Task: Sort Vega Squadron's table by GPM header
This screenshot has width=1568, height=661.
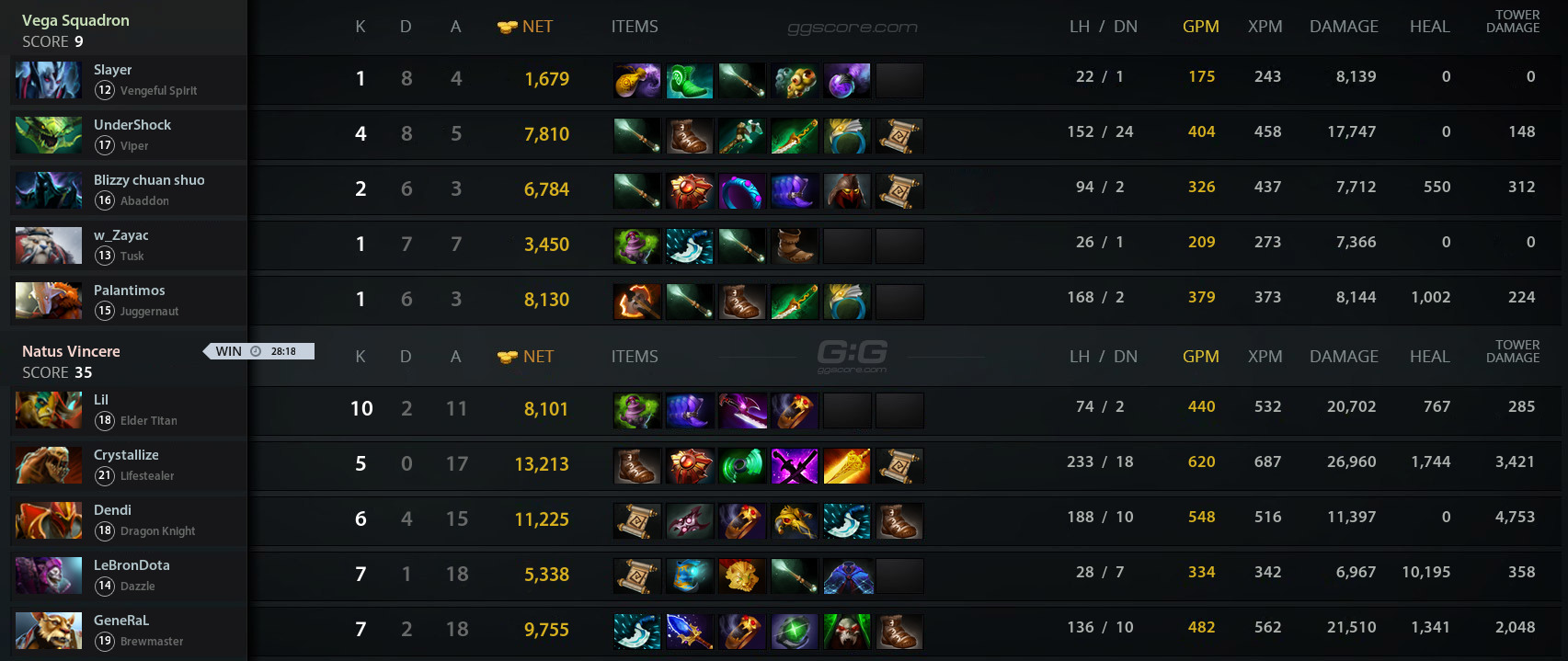Action: pyautogui.click(x=1200, y=27)
